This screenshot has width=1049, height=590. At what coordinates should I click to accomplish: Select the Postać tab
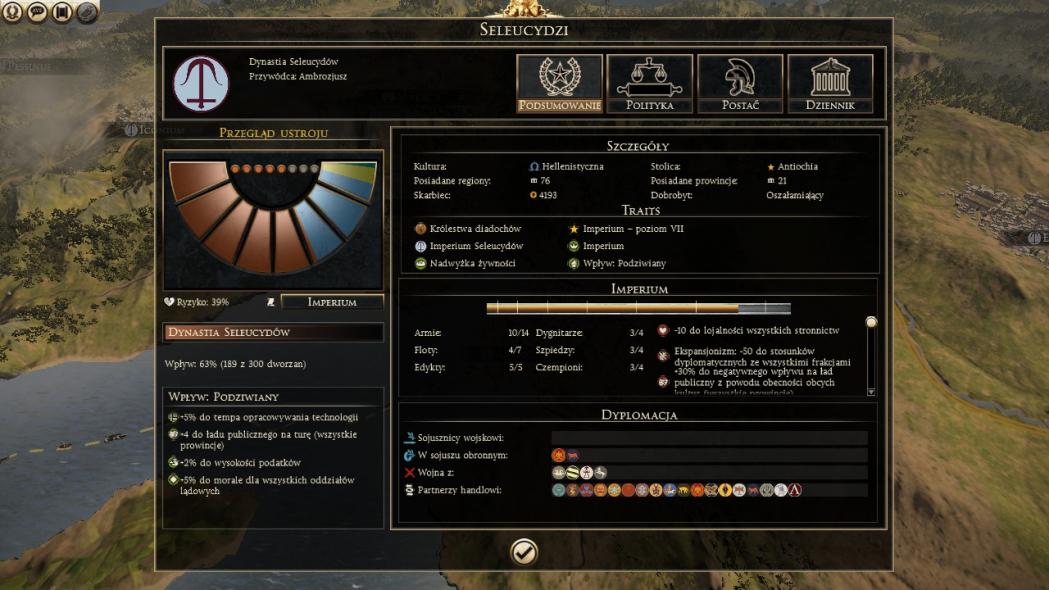(740, 83)
